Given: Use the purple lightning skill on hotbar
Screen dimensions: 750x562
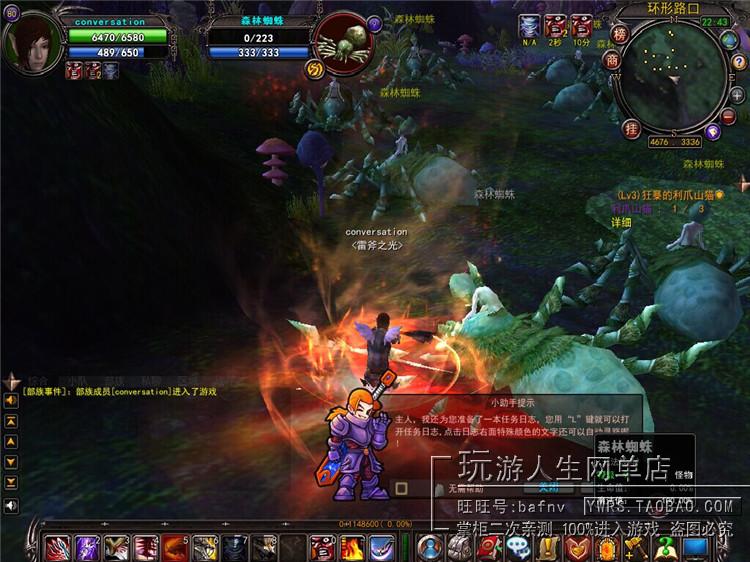Looking at the screenshot, I should pos(88,548).
